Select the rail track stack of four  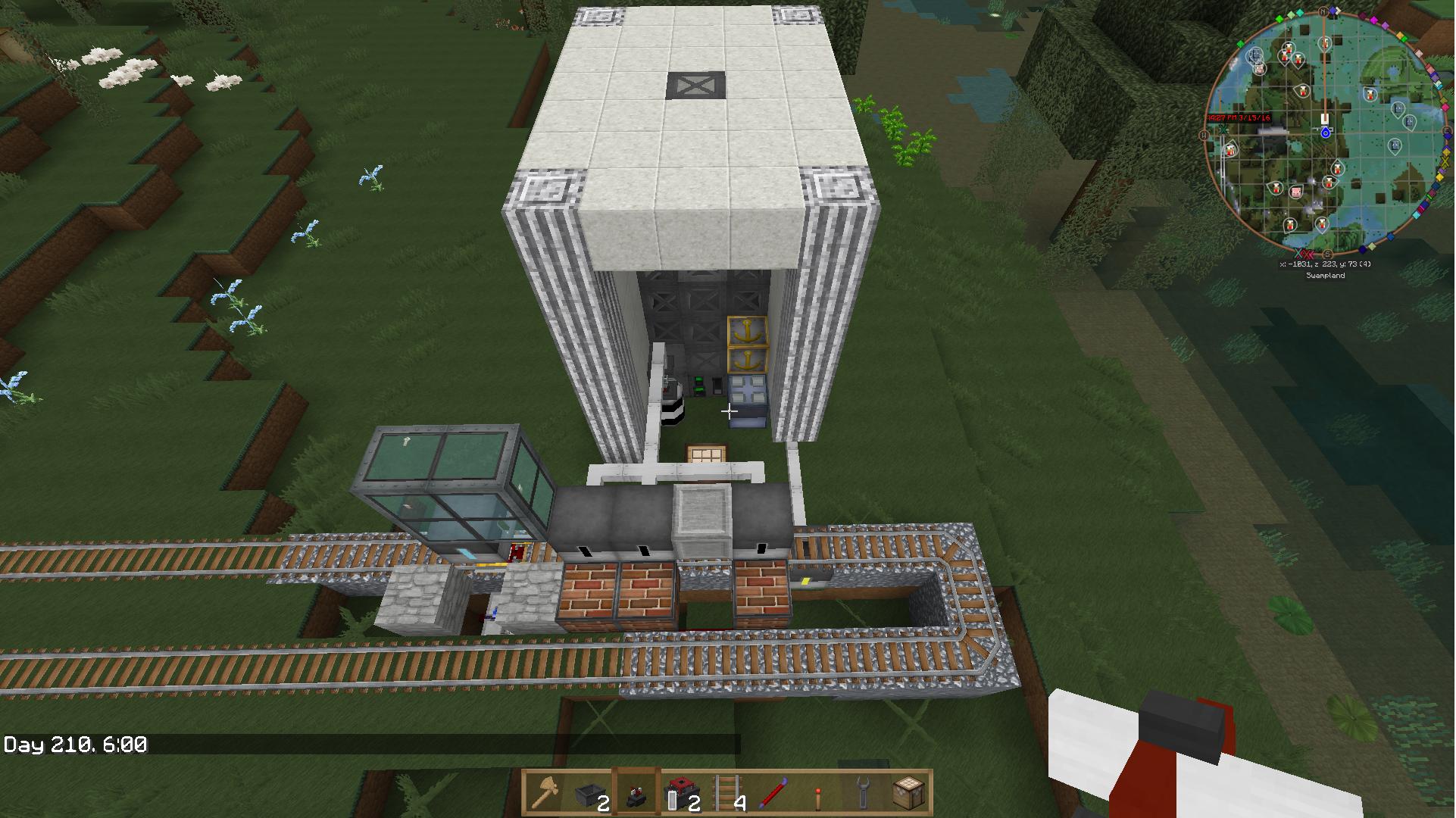coord(726,793)
